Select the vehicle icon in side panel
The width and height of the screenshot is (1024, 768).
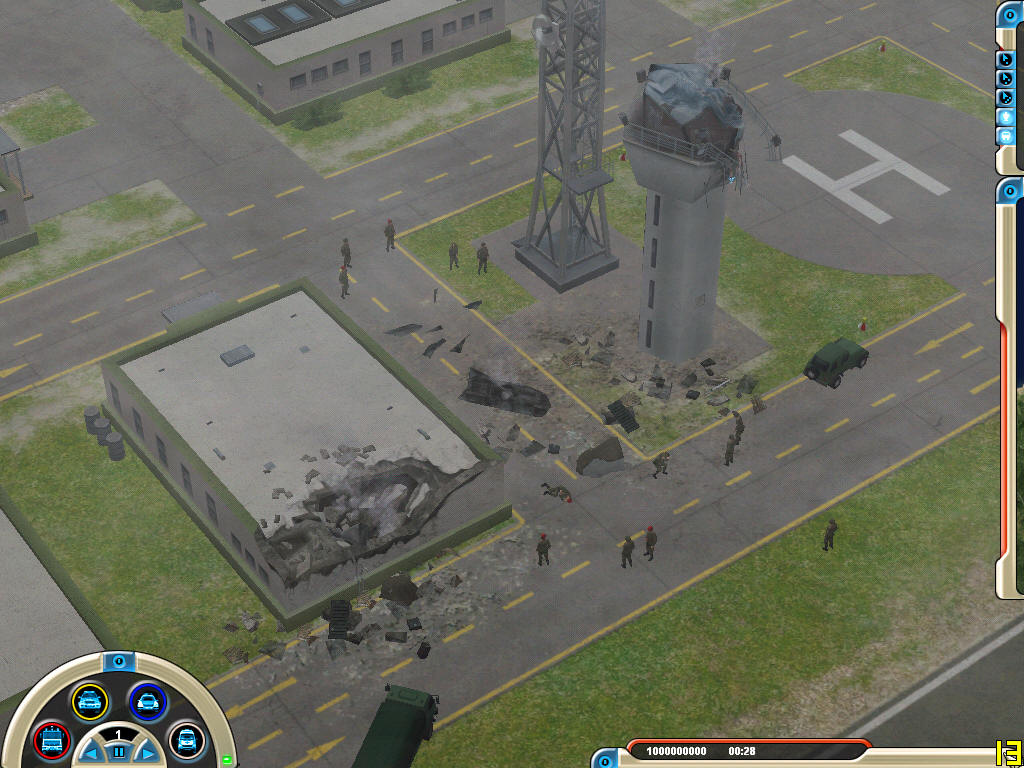[1008, 136]
